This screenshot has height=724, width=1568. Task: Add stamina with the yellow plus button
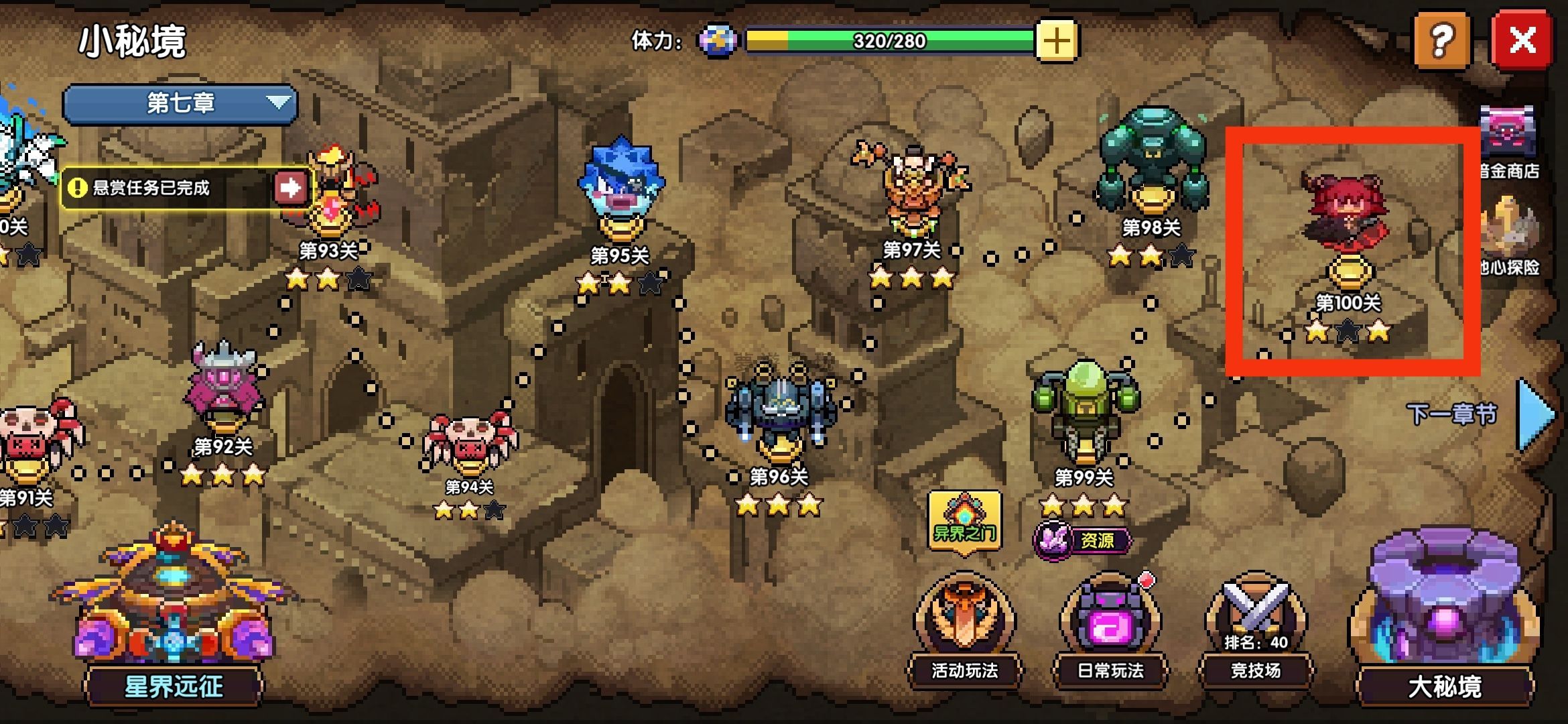(x=1056, y=41)
